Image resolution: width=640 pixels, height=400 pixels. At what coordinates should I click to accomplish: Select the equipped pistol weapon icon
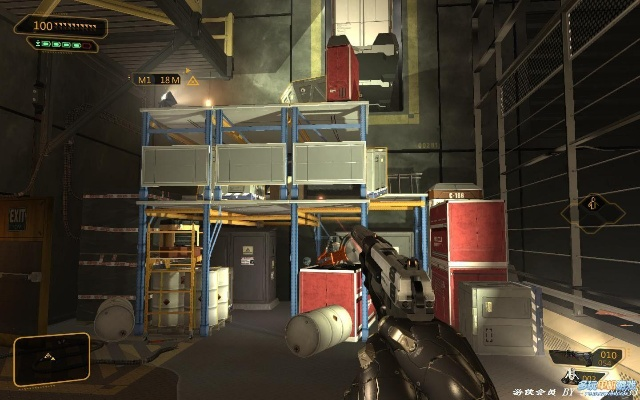(x=576, y=358)
